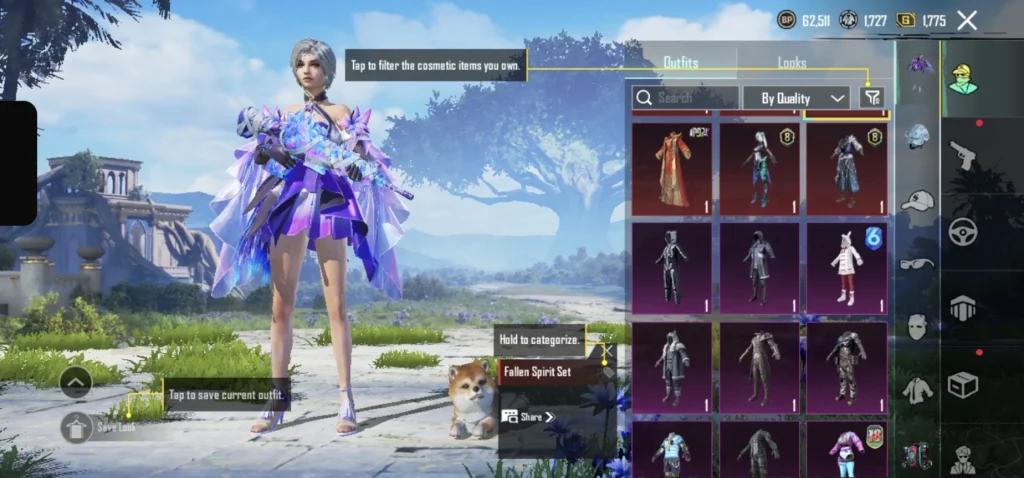1024x478 pixels.
Task: Open the baseball cap headwear category
Action: [x=917, y=200]
